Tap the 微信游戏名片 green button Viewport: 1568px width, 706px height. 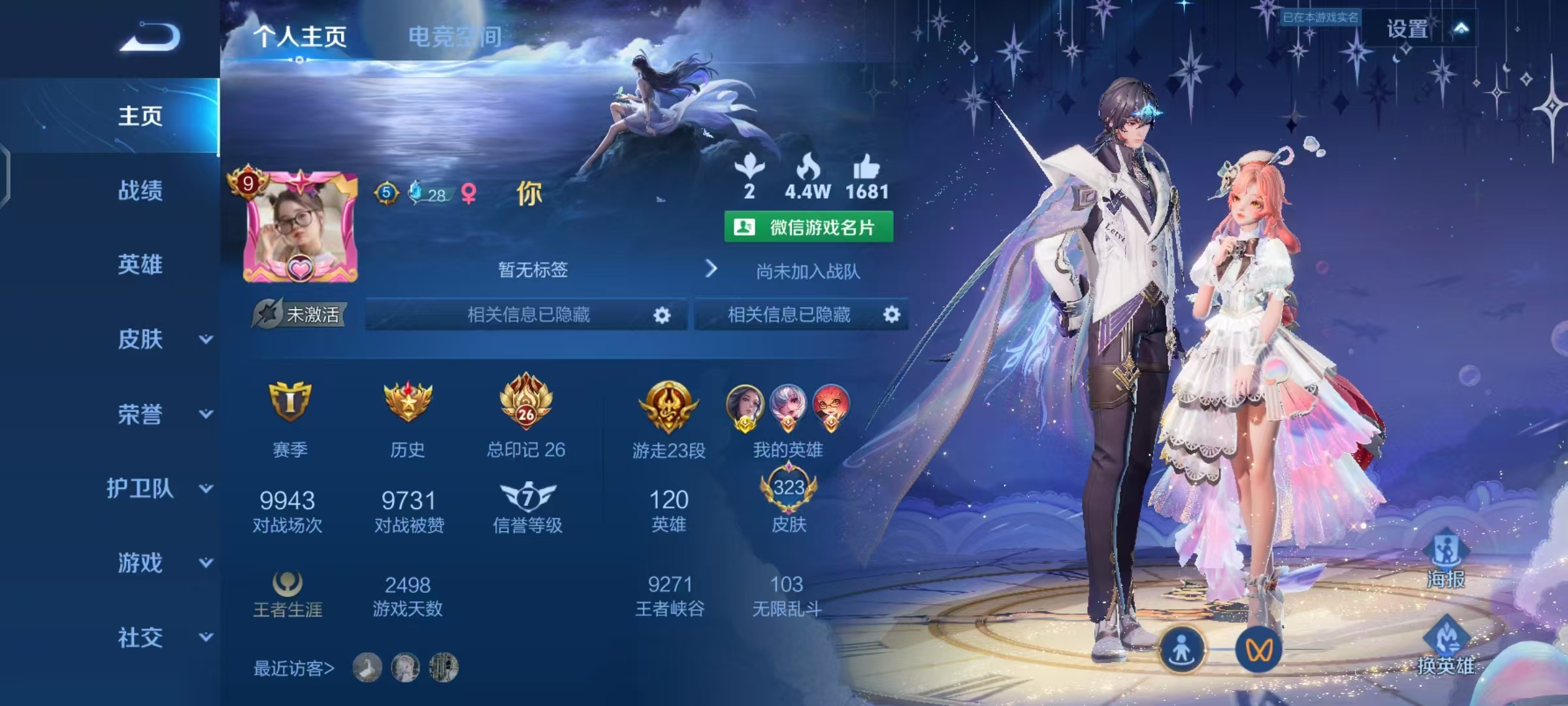click(809, 227)
